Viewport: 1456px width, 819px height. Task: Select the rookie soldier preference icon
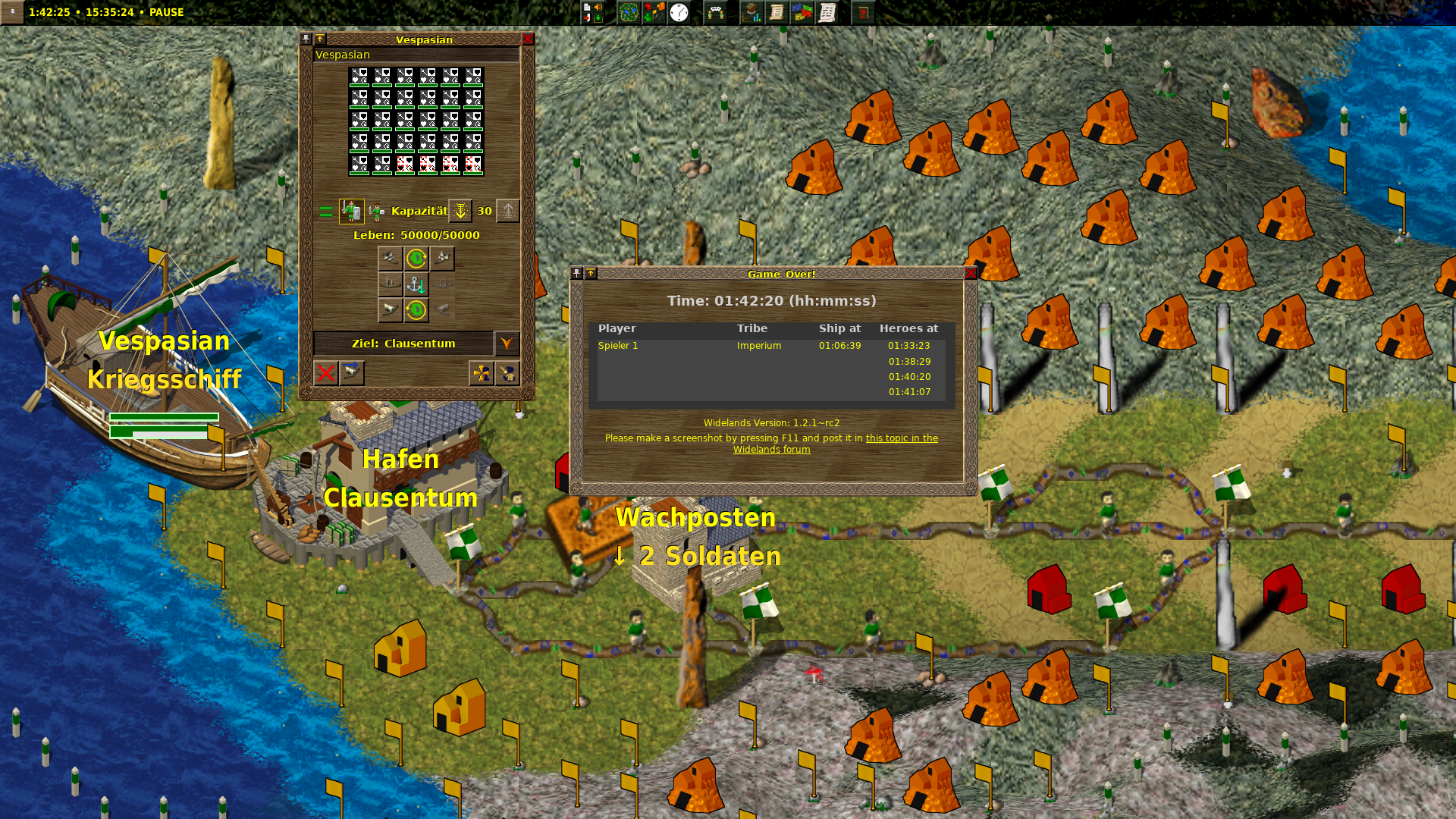pos(377,211)
